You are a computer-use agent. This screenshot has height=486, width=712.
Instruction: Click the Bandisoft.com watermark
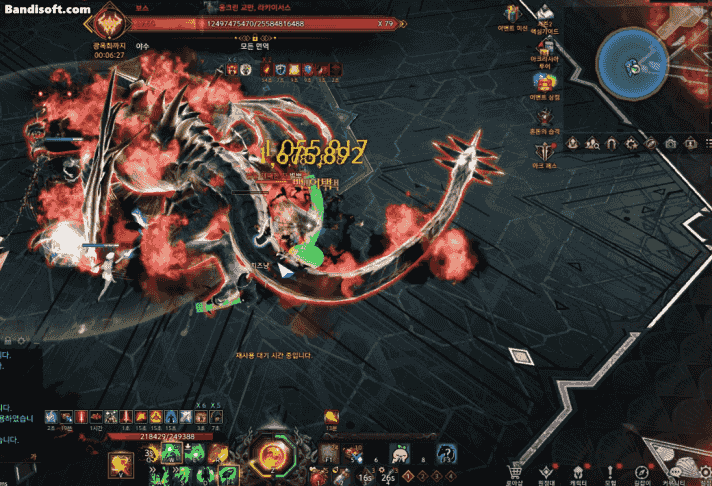click(x=48, y=10)
